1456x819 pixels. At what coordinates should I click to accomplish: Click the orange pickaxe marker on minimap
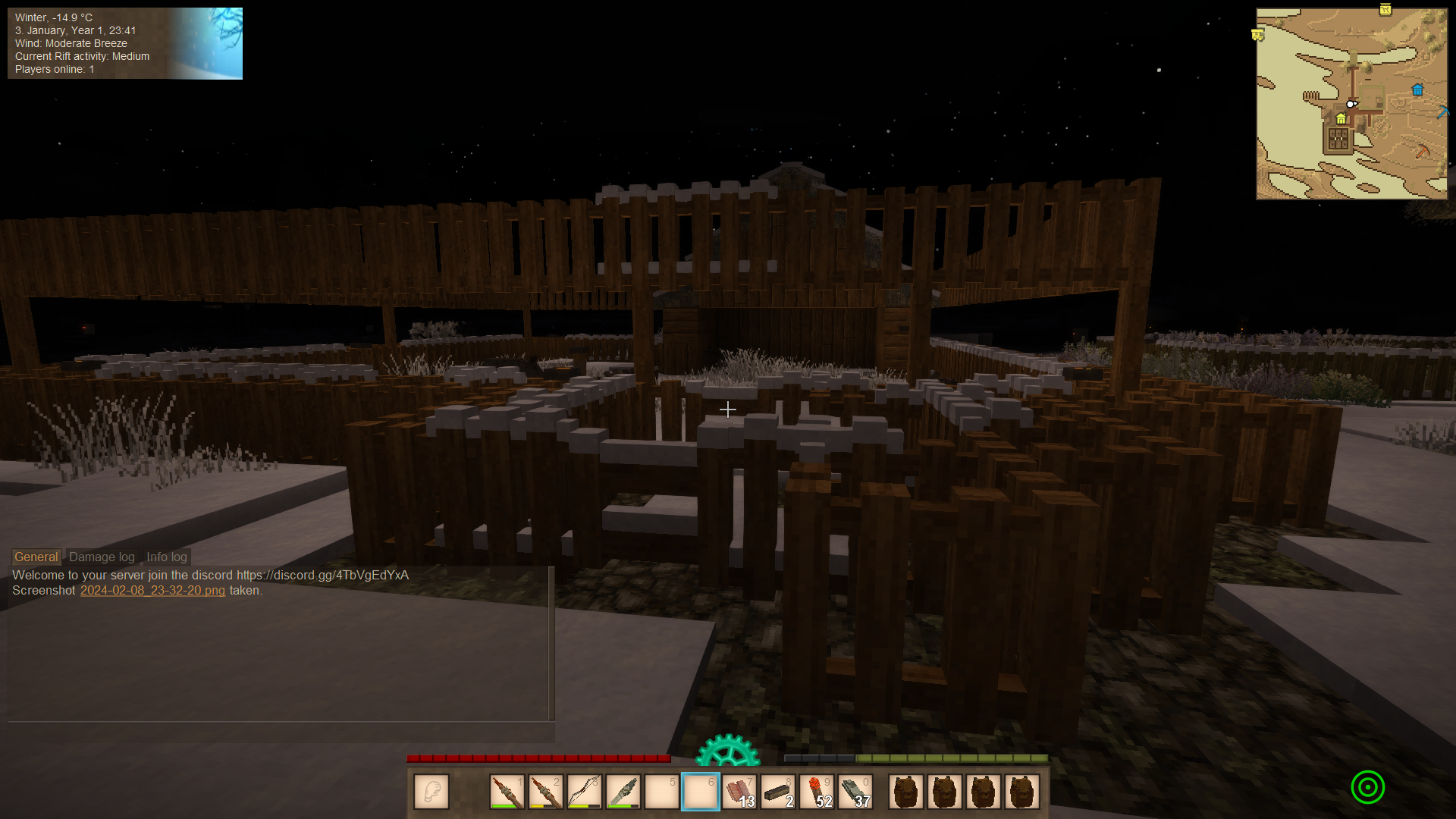click(x=1422, y=152)
